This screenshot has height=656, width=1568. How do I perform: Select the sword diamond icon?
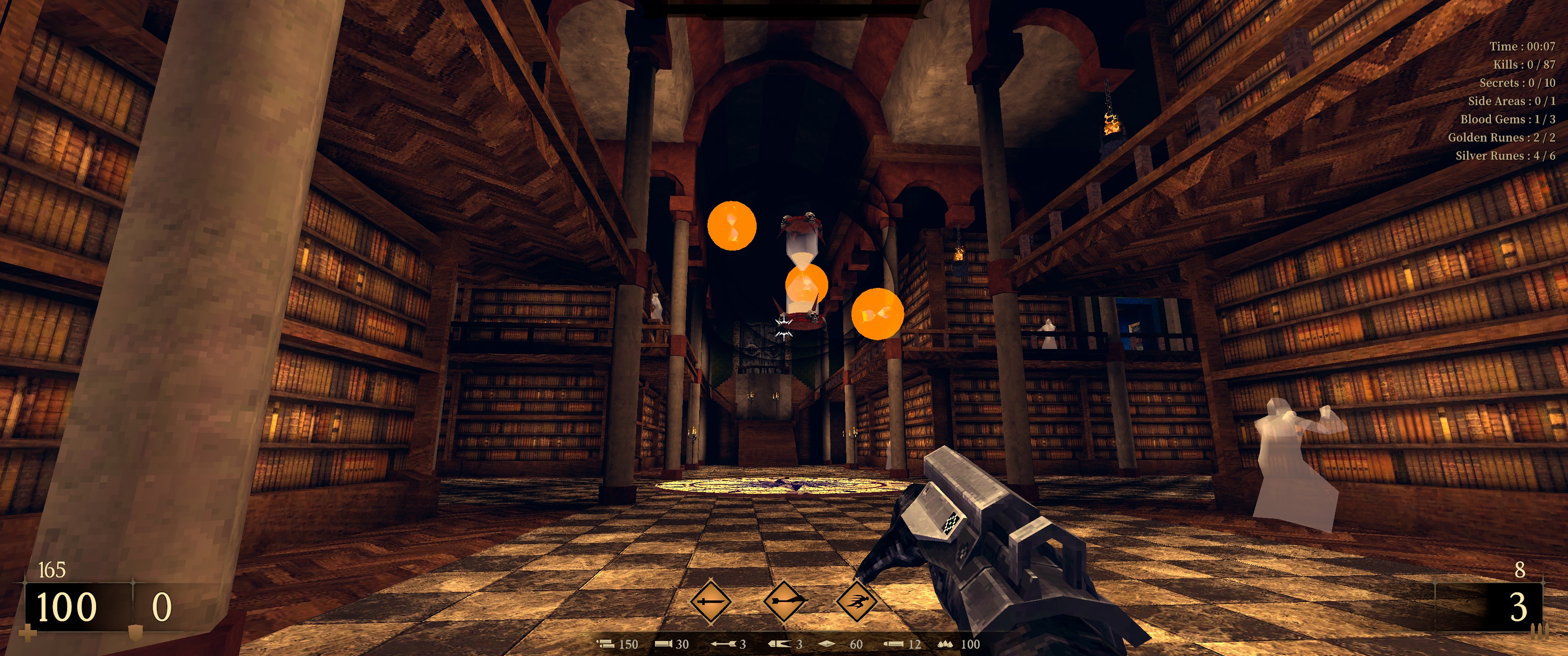pyautogui.click(x=710, y=602)
